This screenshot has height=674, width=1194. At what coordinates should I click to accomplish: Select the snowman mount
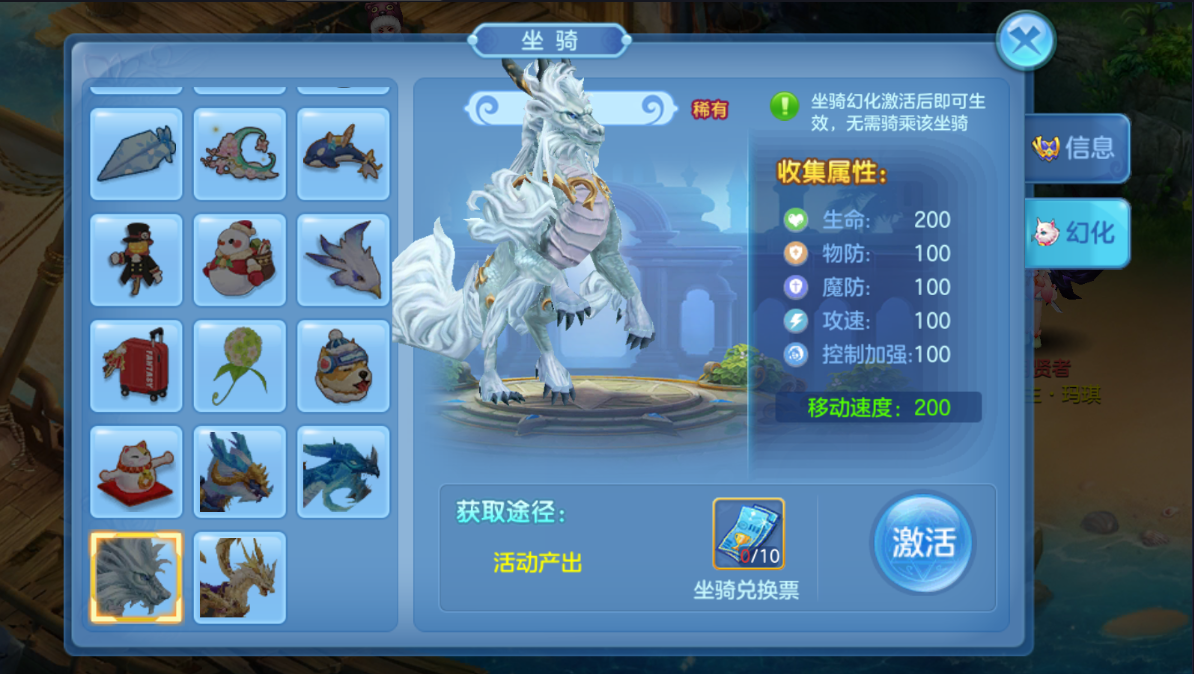pyautogui.click(x=240, y=260)
